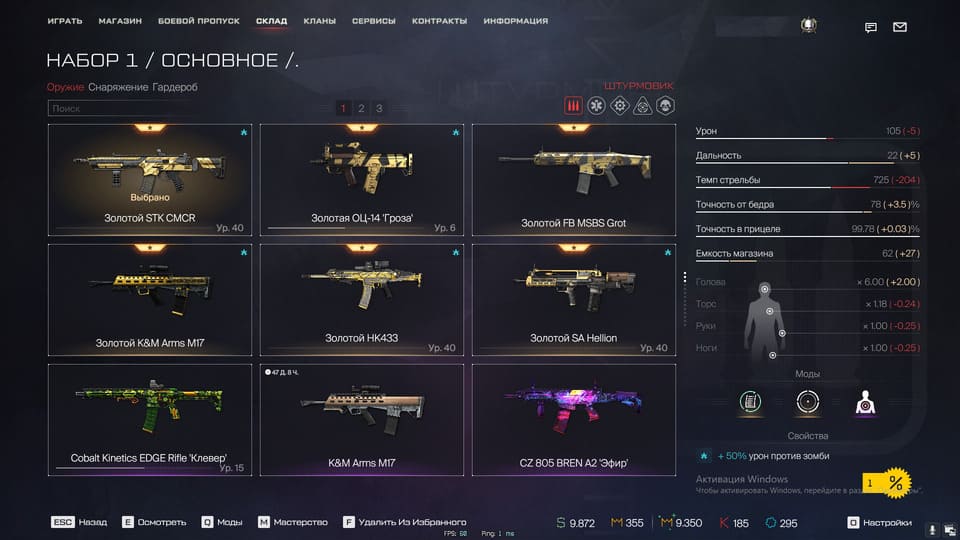Screen dimensions: 960x540
Task: Open the mail envelope icon
Action: point(900,27)
